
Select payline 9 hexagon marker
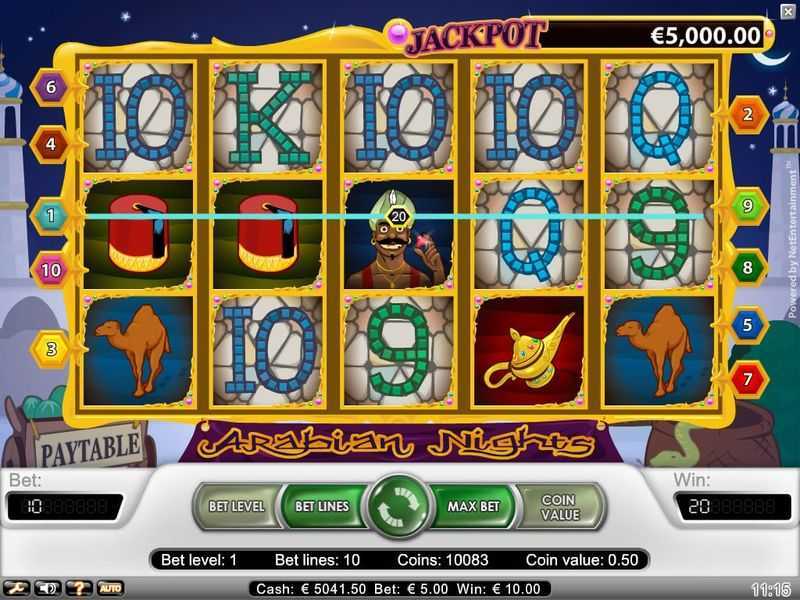click(748, 206)
